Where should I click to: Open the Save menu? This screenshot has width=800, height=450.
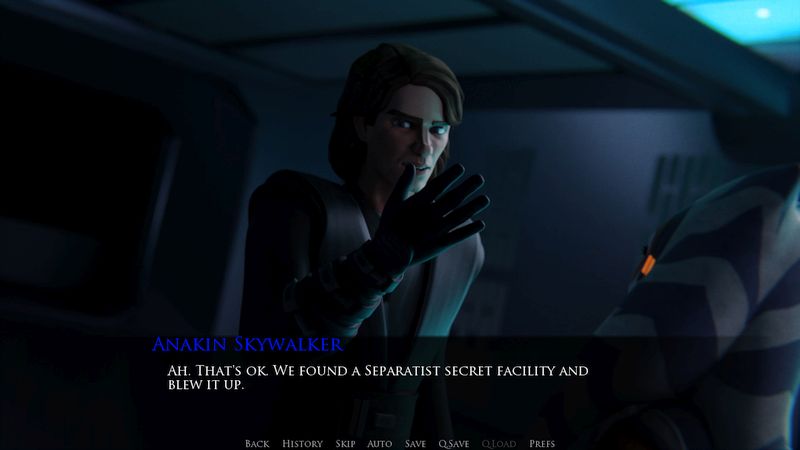coord(415,443)
